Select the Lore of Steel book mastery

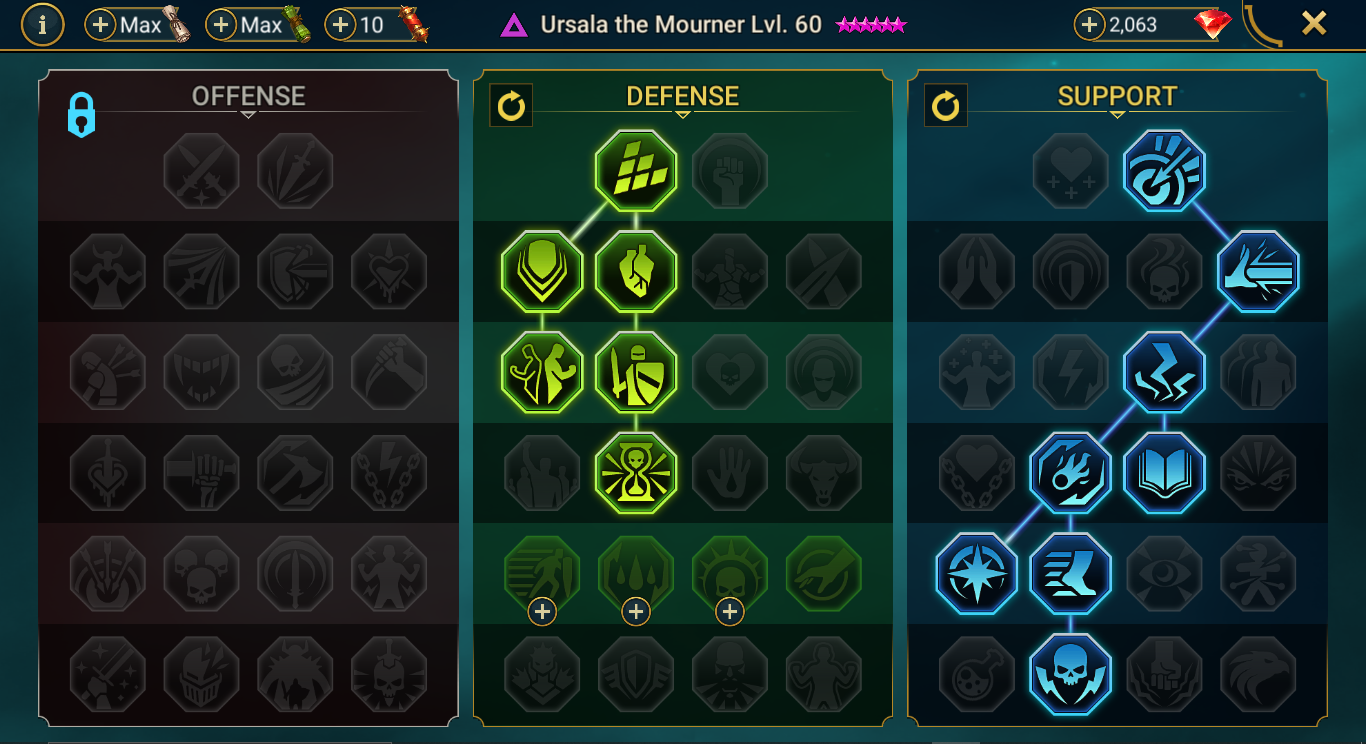(x=1164, y=473)
